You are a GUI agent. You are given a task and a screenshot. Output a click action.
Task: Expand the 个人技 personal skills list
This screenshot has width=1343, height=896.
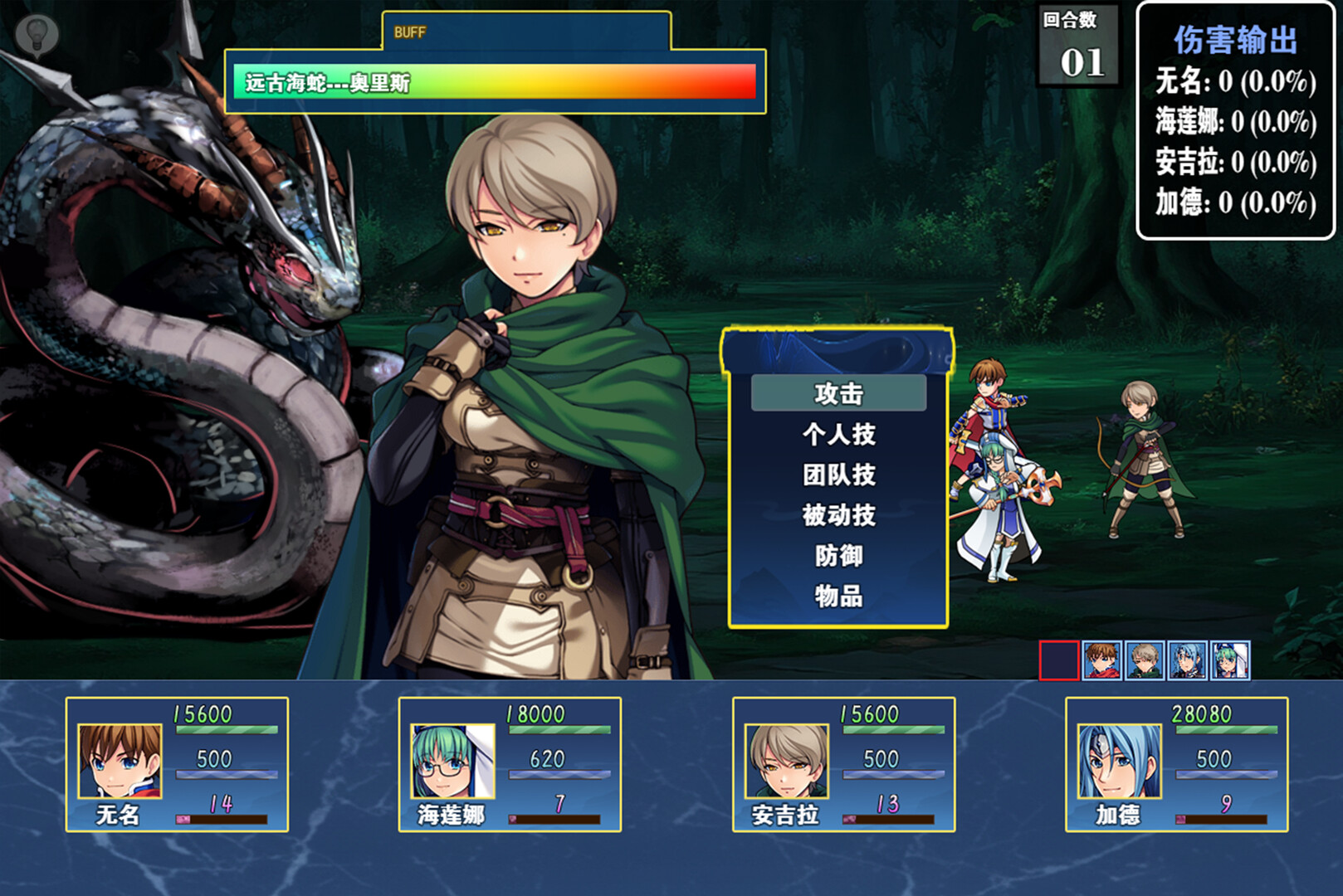point(841,435)
